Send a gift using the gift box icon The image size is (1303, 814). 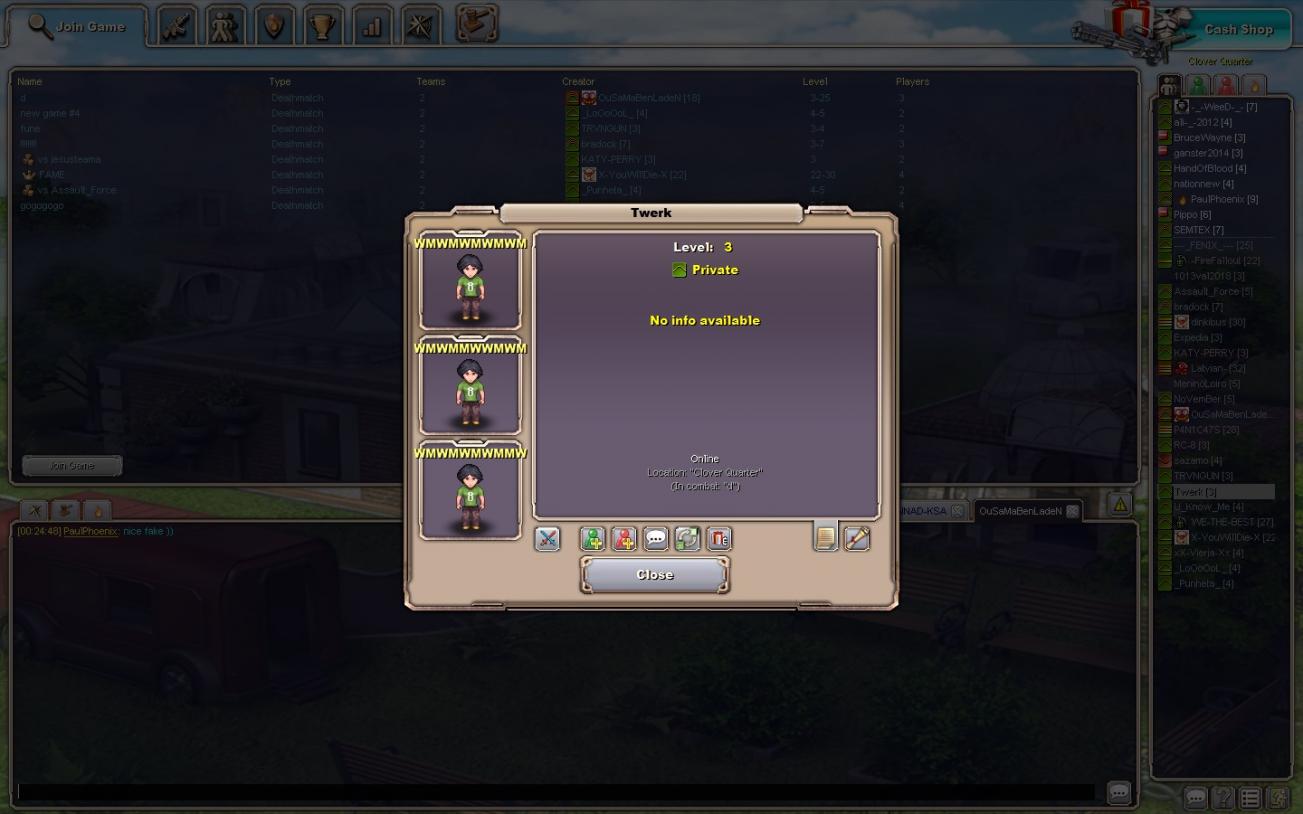tap(719, 539)
